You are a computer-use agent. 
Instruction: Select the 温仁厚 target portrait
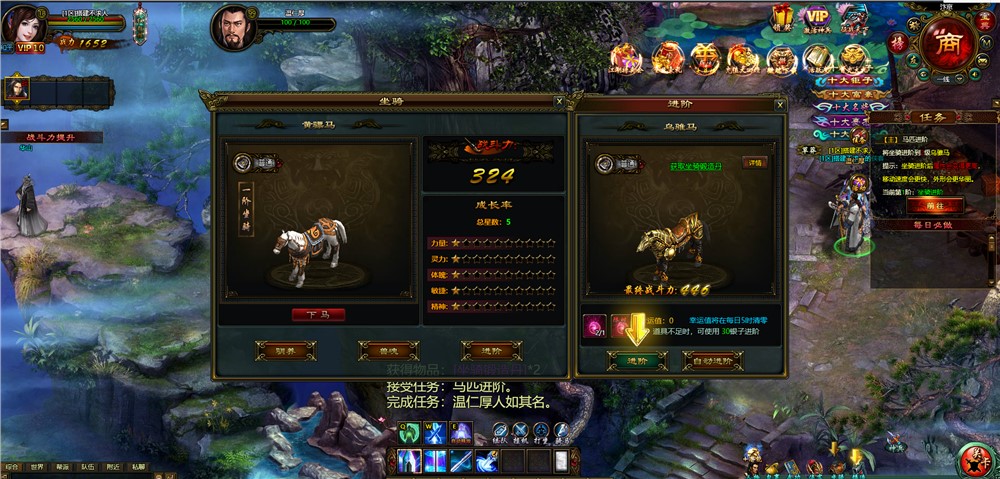(x=232, y=28)
